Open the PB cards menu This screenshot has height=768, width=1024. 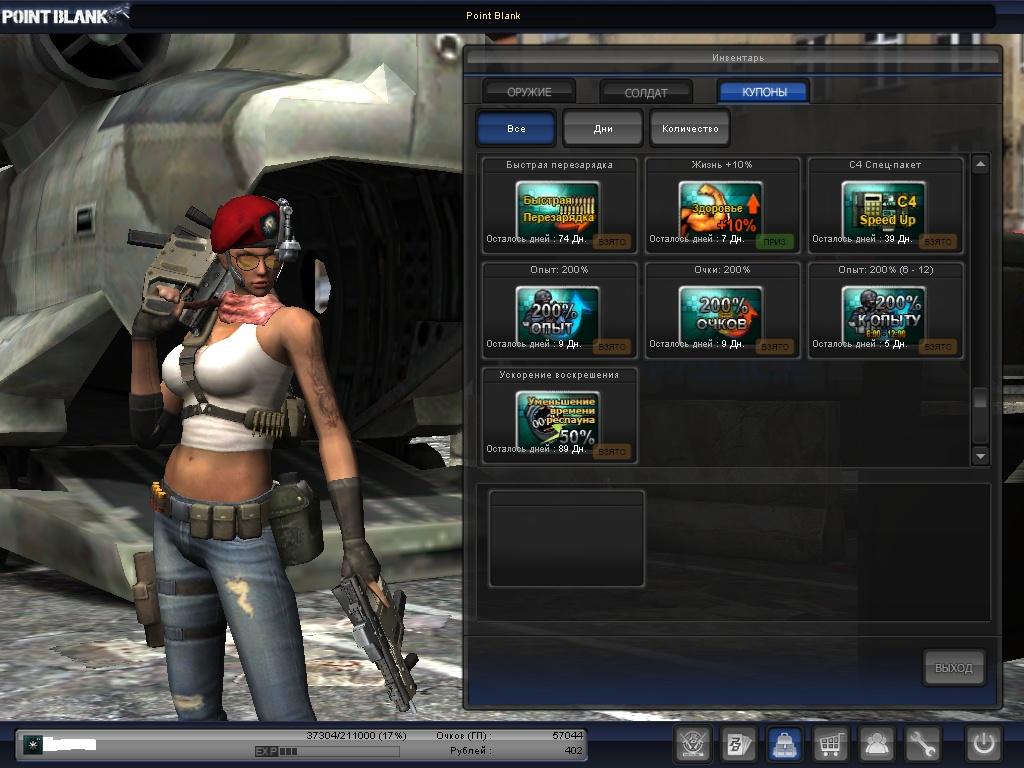pyautogui.click(x=738, y=744)
